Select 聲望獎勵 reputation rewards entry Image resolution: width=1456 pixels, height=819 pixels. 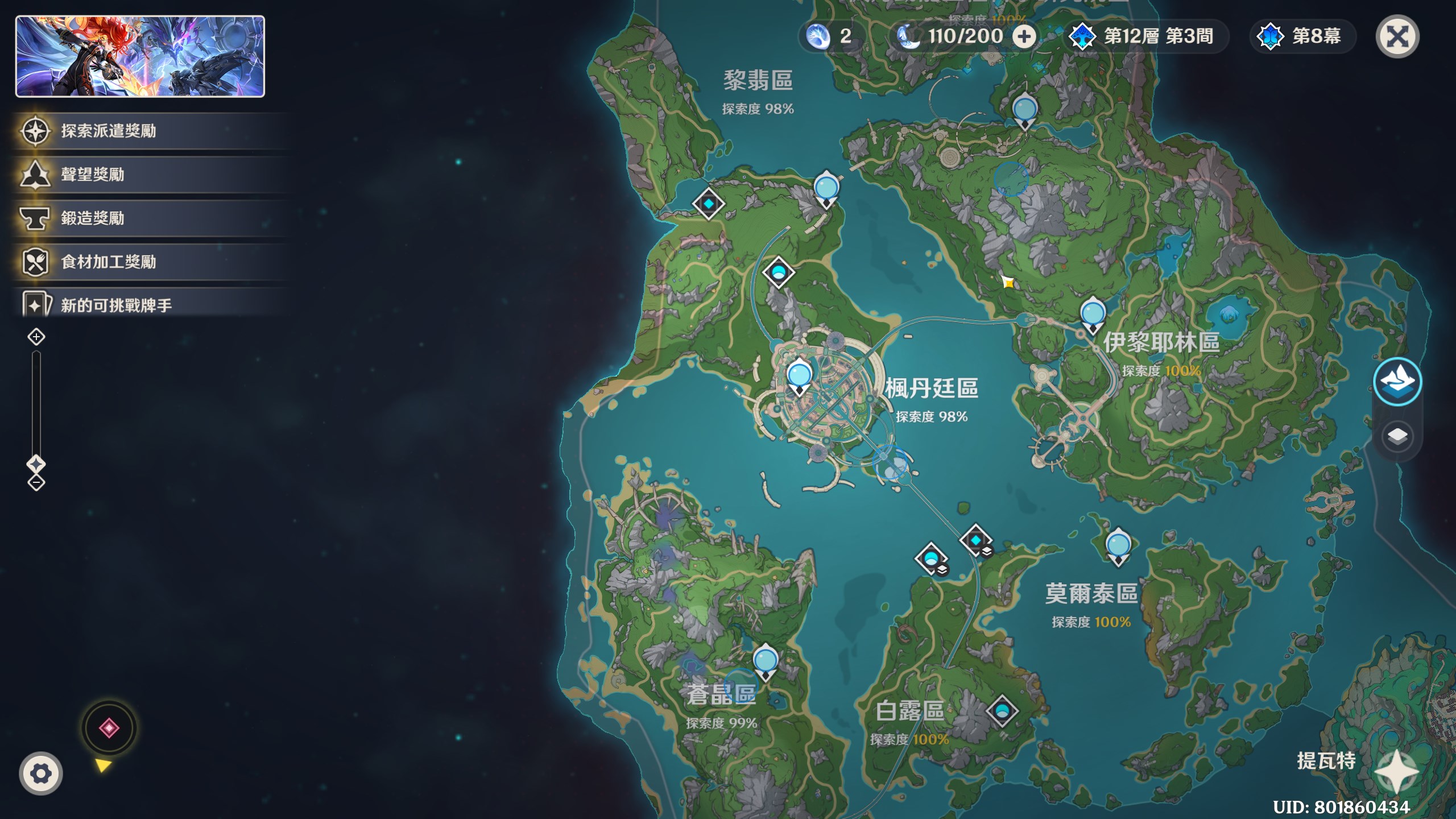(x=92, y=175)
